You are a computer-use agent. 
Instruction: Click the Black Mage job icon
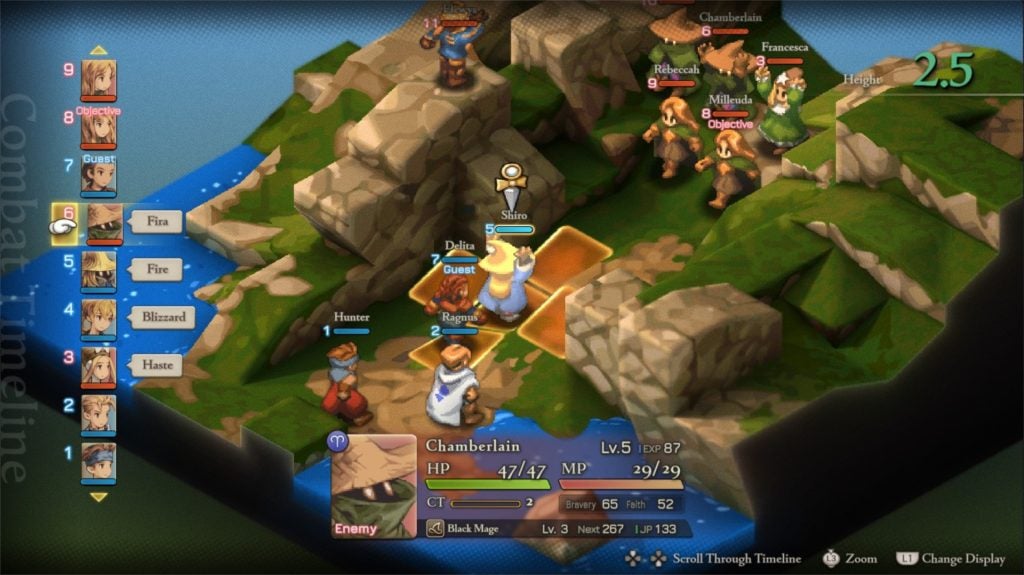tap(435, 528)
